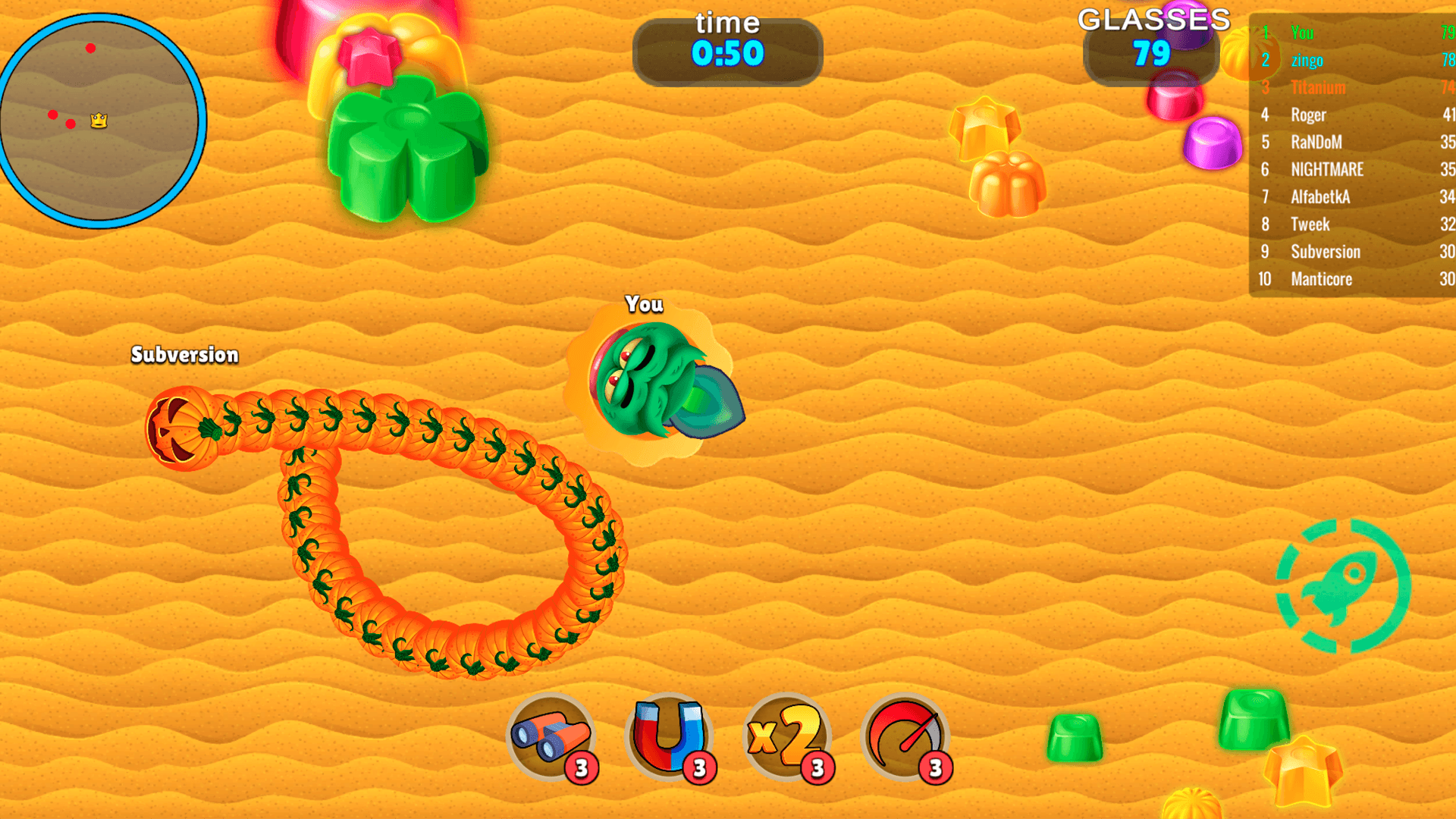Select your name on the leaderboard

[1302, 33]
